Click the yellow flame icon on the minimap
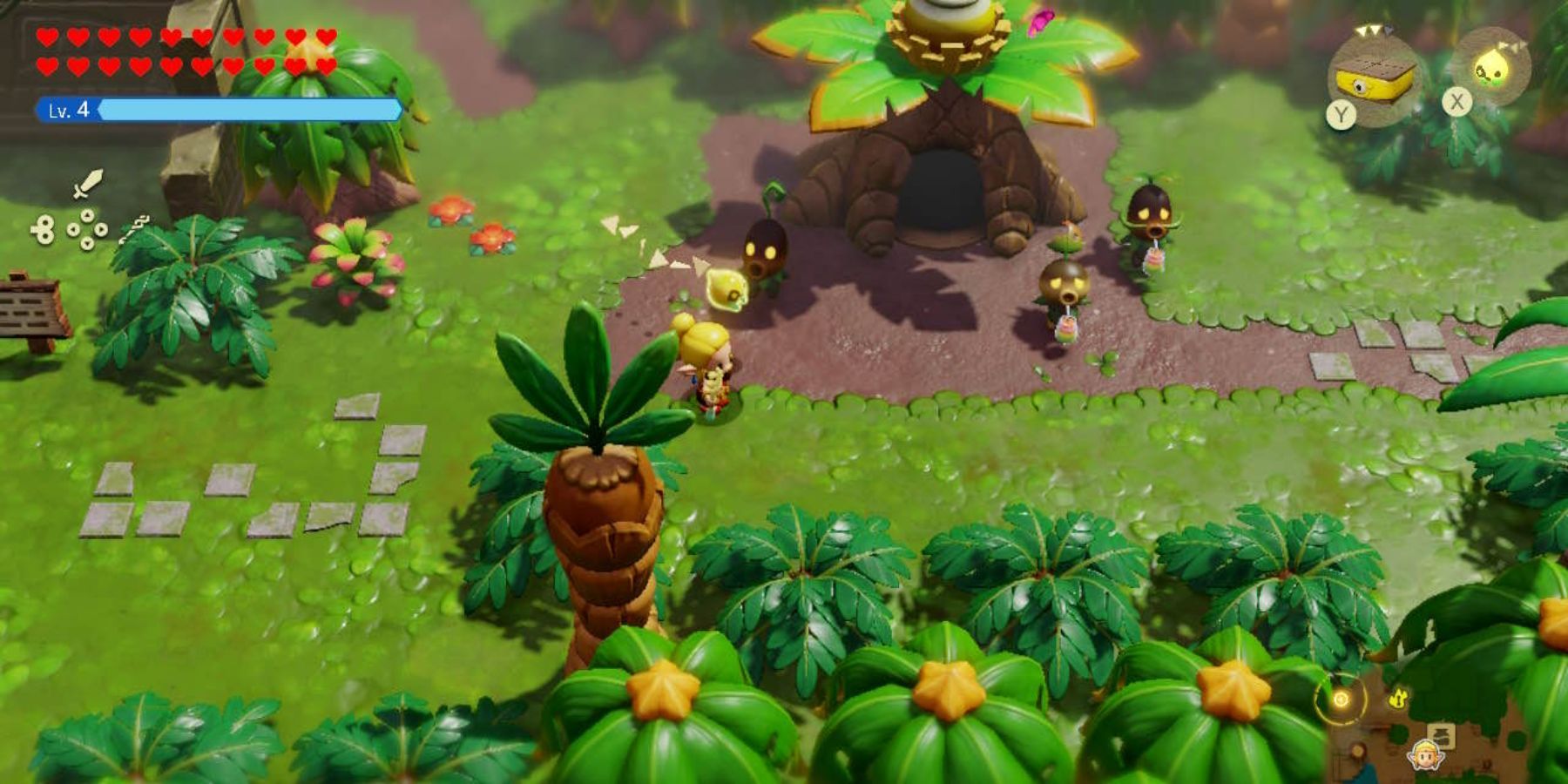Viewport: 1568px width, 784px height. click(x=1398, y=699)
